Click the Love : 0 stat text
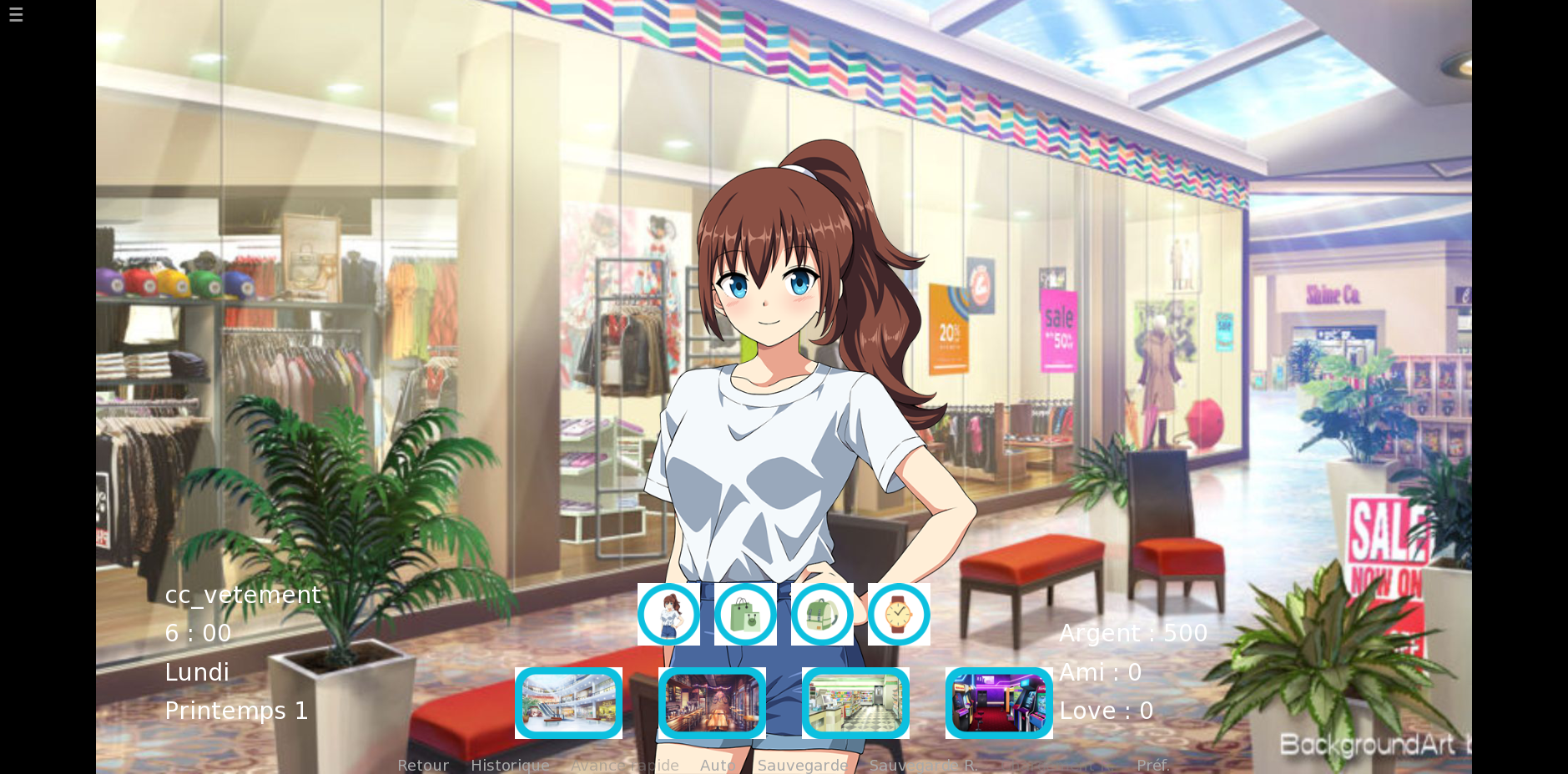 pos(1107,710)
